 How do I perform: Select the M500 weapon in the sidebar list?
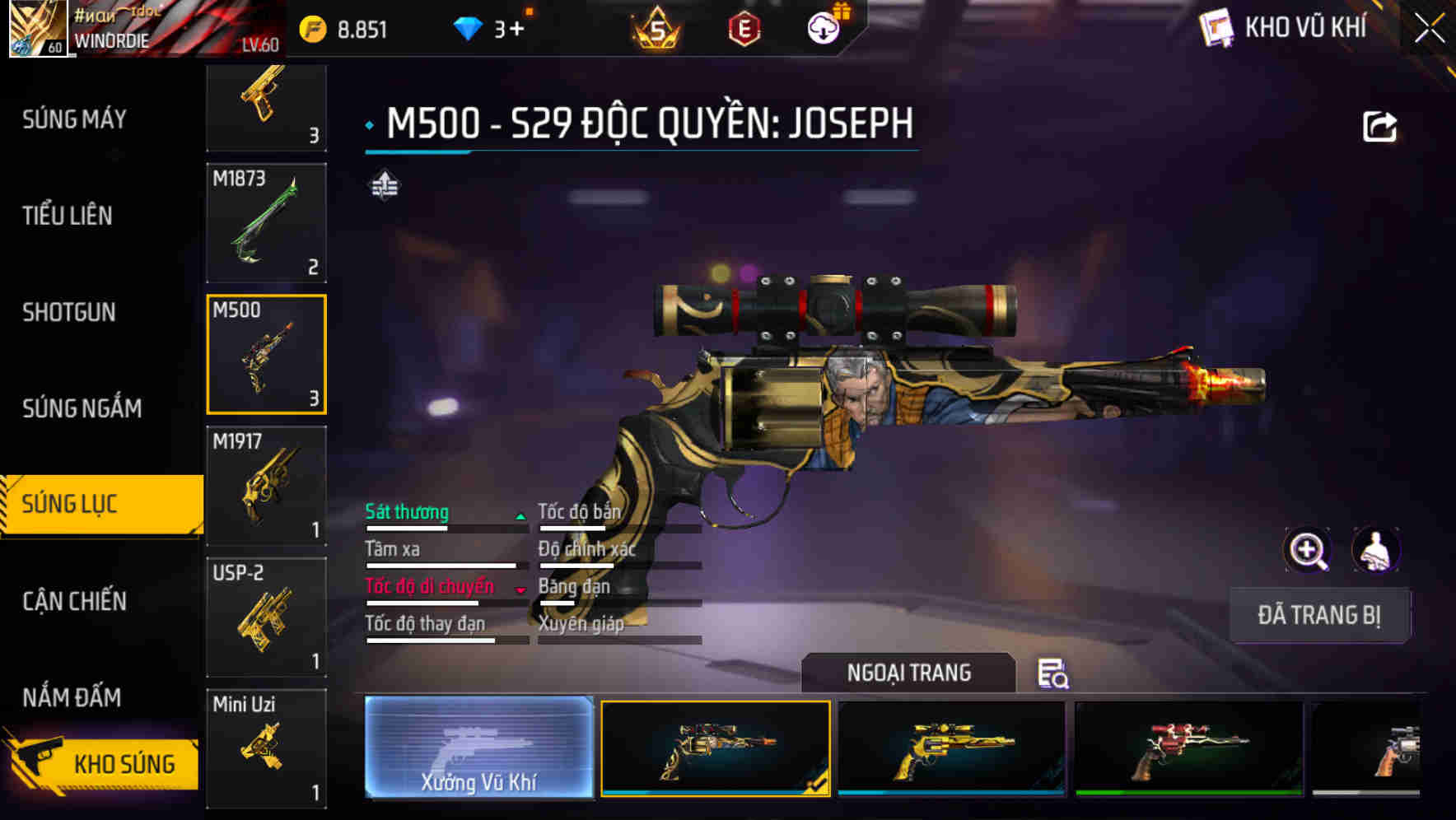265,354
